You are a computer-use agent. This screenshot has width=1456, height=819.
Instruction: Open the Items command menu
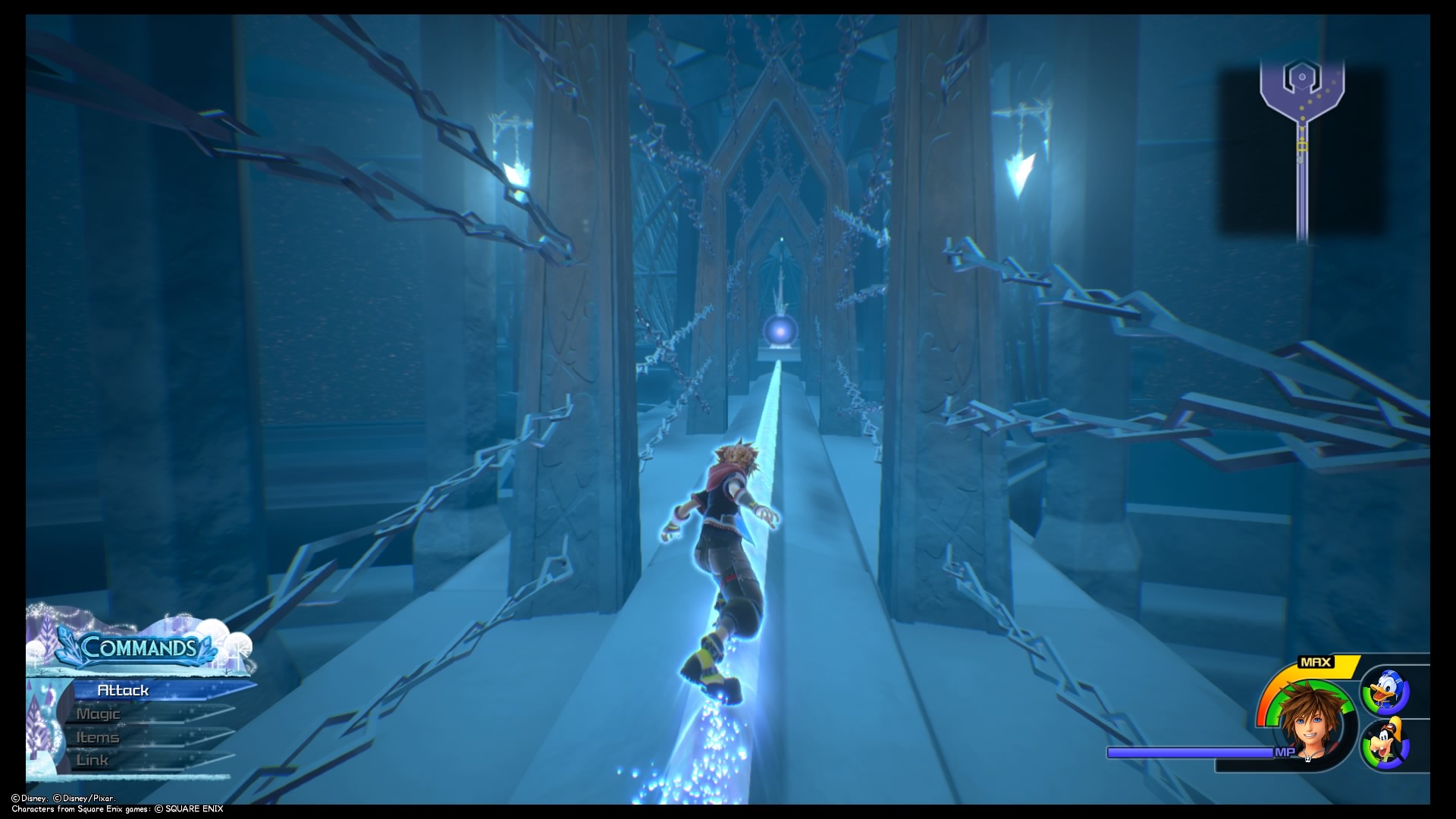97,736
